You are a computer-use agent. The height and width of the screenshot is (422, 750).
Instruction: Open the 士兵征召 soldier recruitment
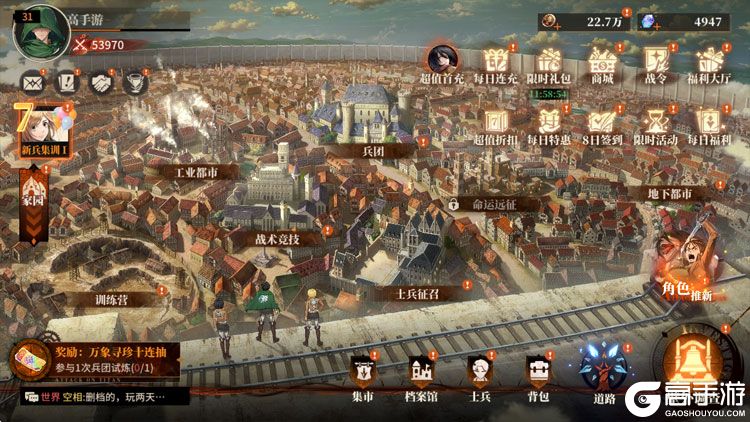[417, 292]
